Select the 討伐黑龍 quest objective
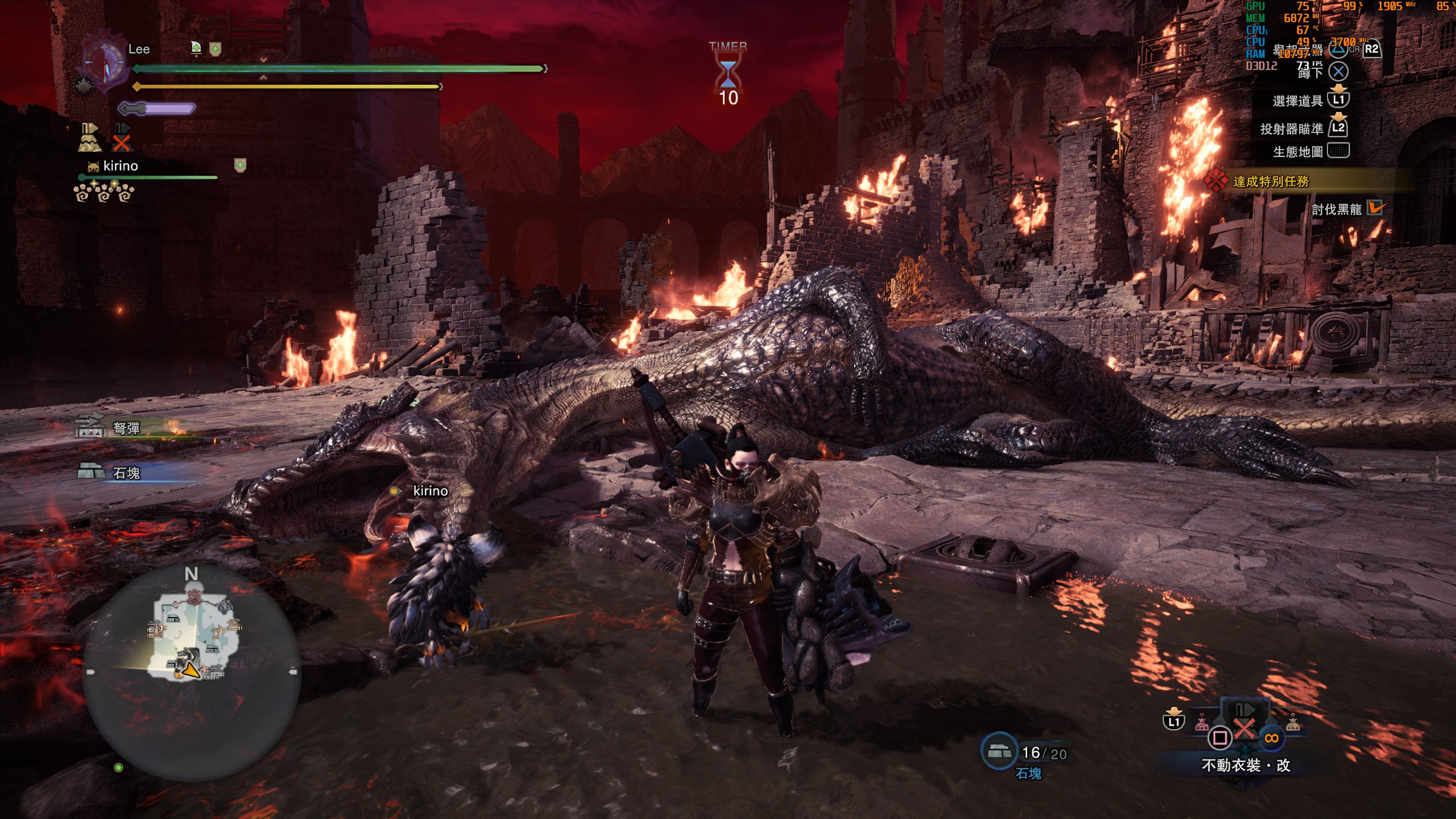 tap(1337, 209)
